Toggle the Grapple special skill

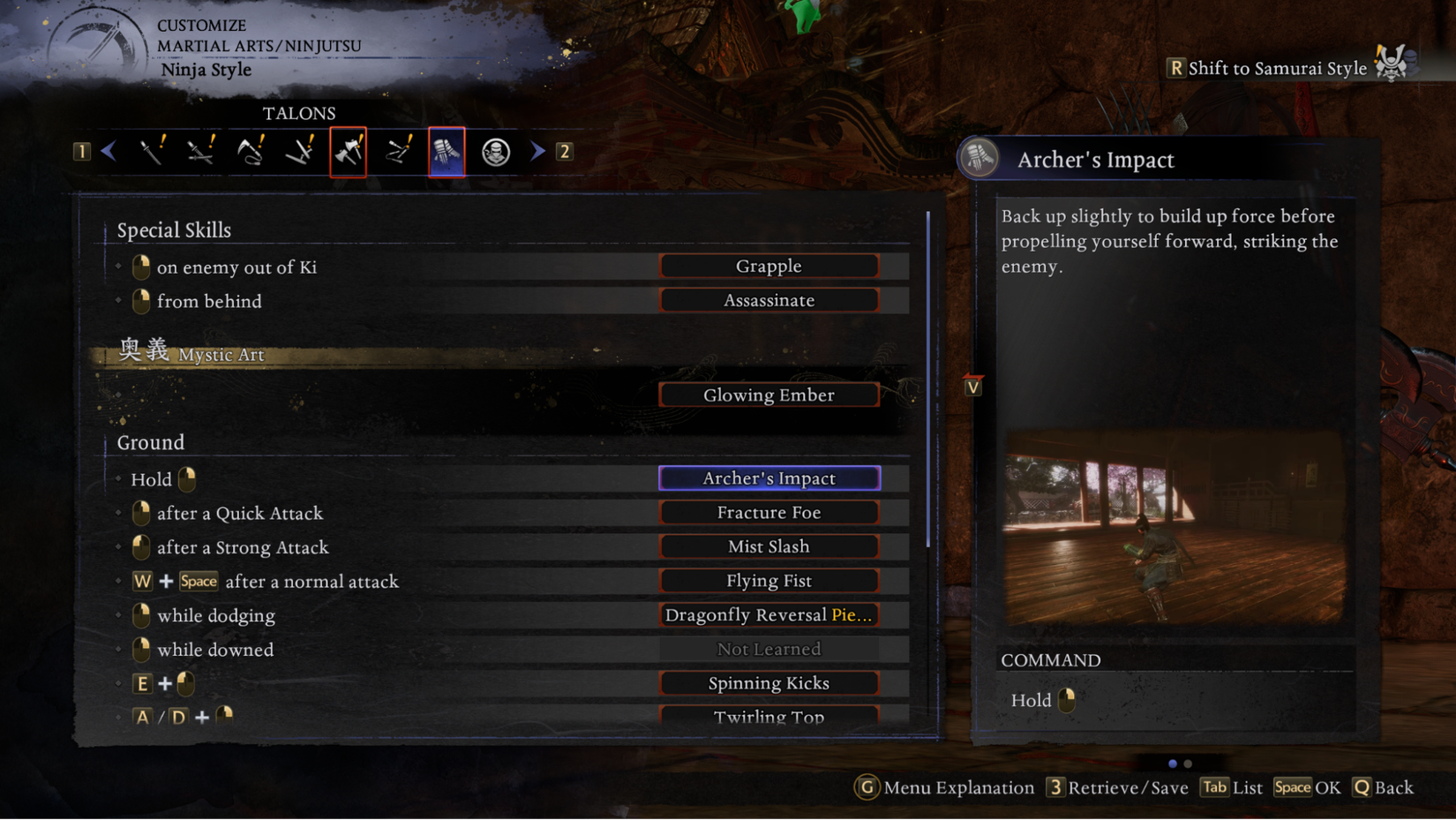point(769,265)
